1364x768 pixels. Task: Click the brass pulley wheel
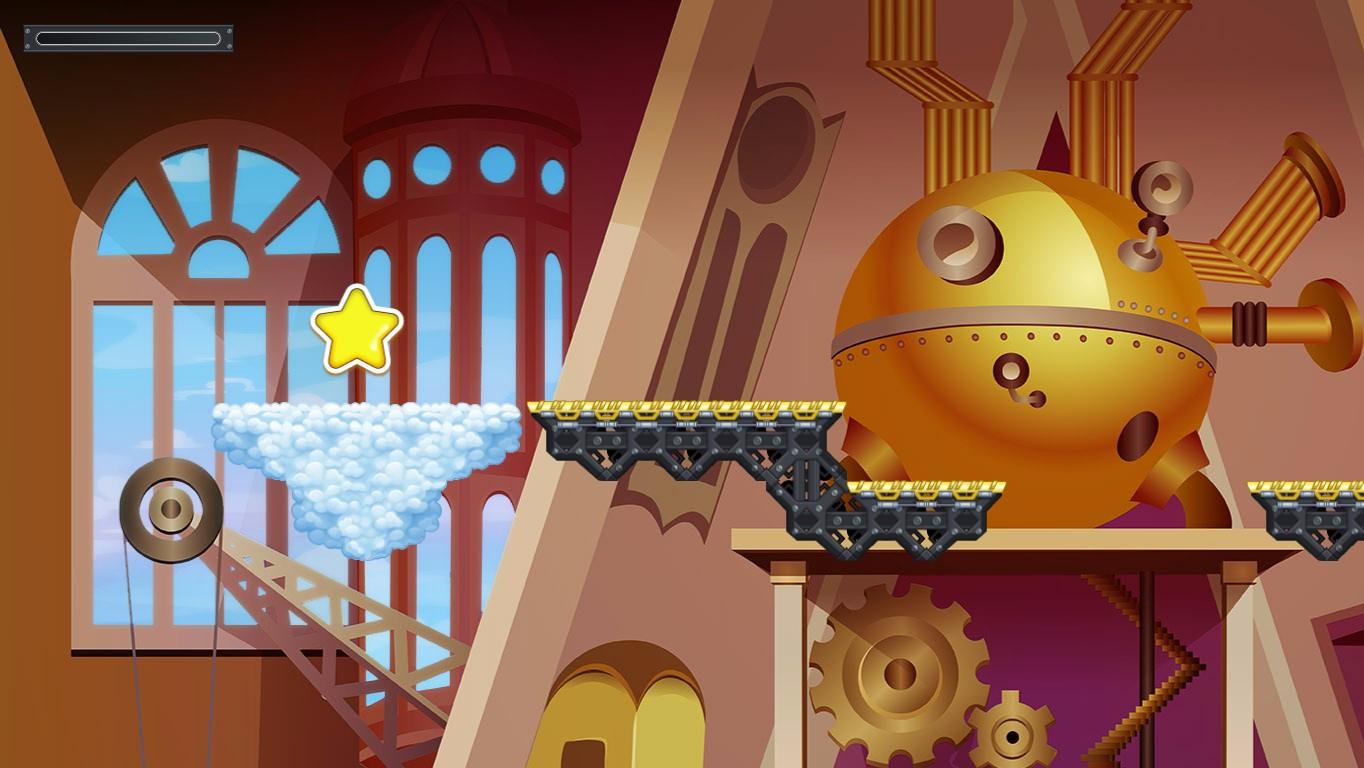(172, 508)
